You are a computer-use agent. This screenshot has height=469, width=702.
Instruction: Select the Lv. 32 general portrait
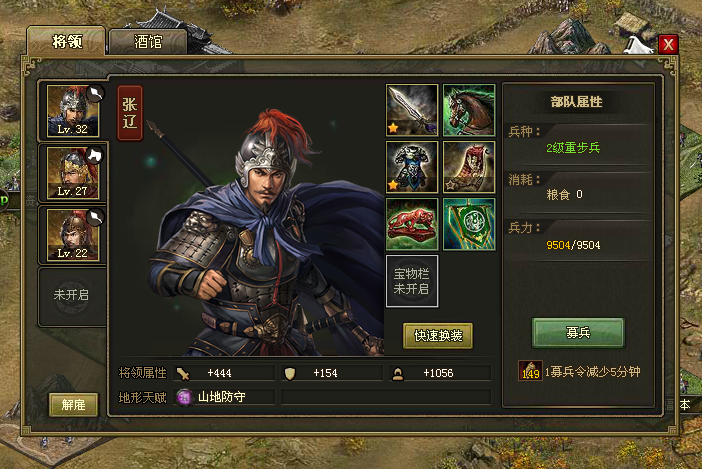73,112
